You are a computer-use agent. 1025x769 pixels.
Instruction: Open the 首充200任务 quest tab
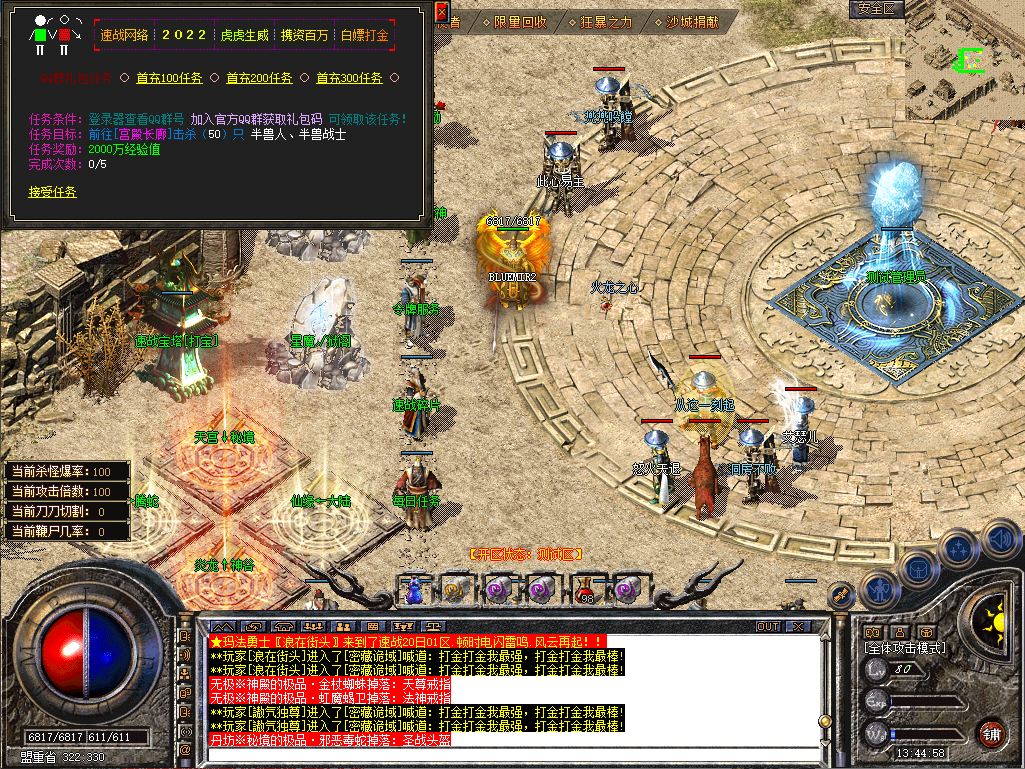259,78
